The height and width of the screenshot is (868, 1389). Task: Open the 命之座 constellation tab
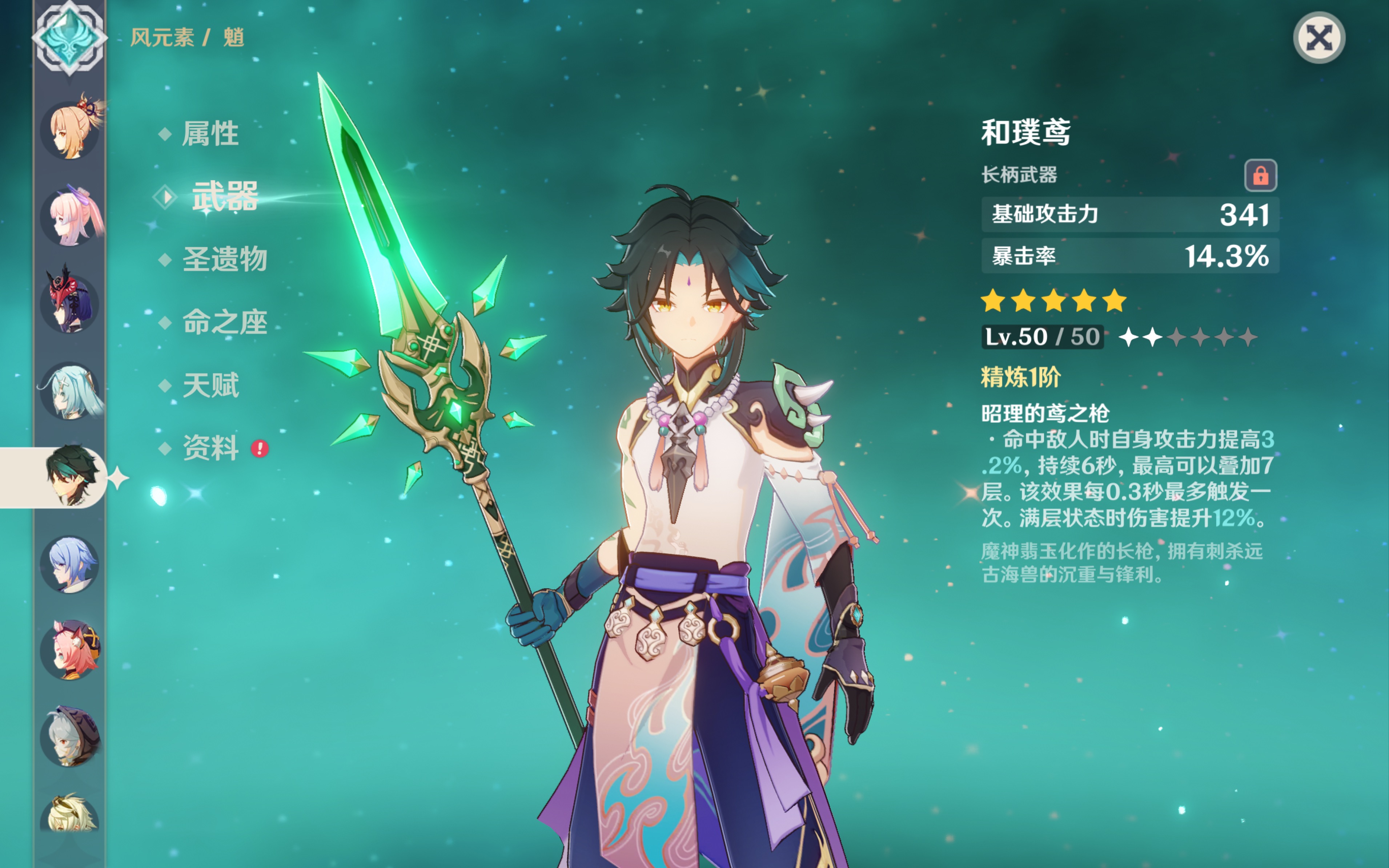click(x=225, y=322)
